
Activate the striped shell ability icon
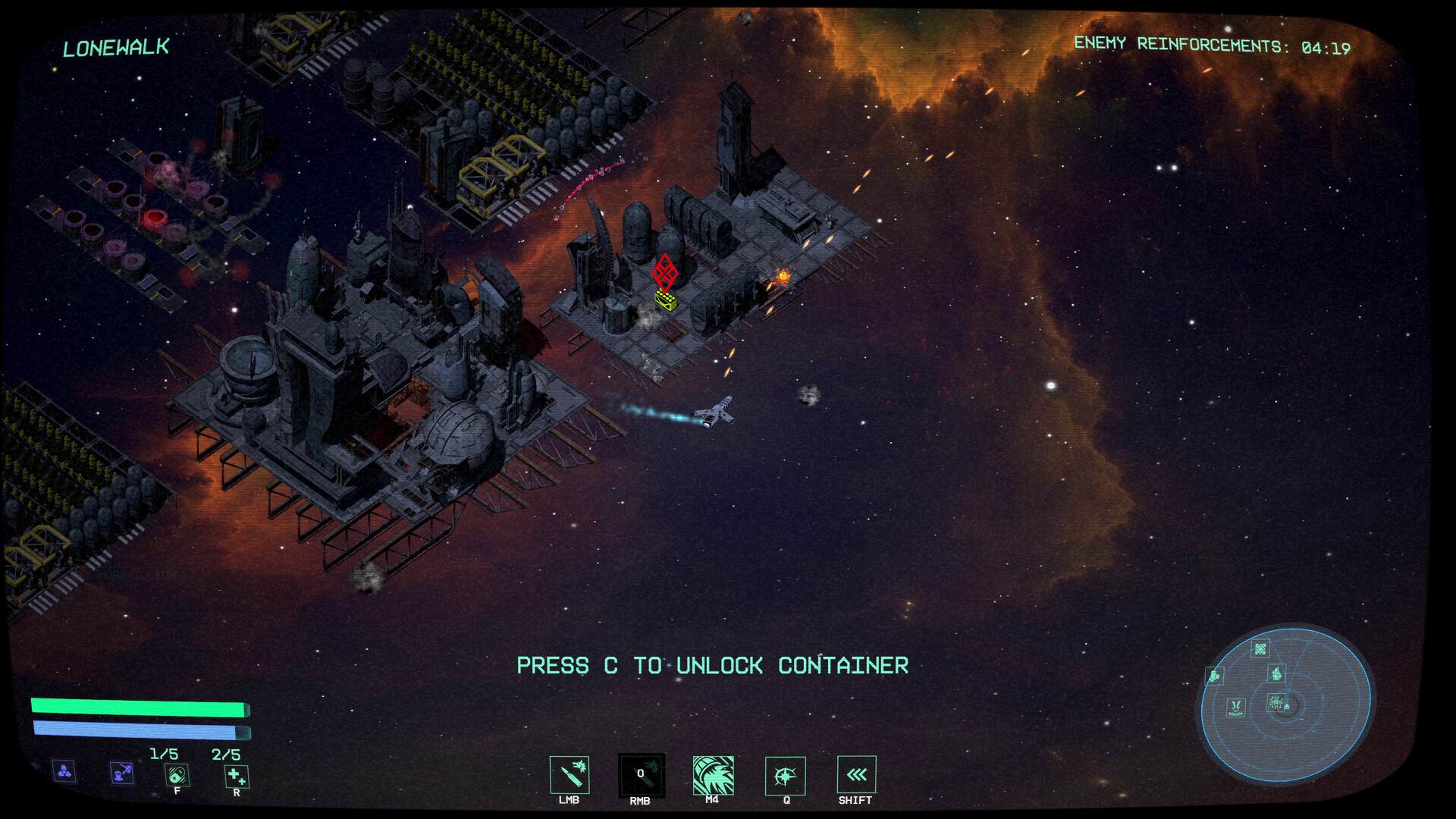coord(713,775)
